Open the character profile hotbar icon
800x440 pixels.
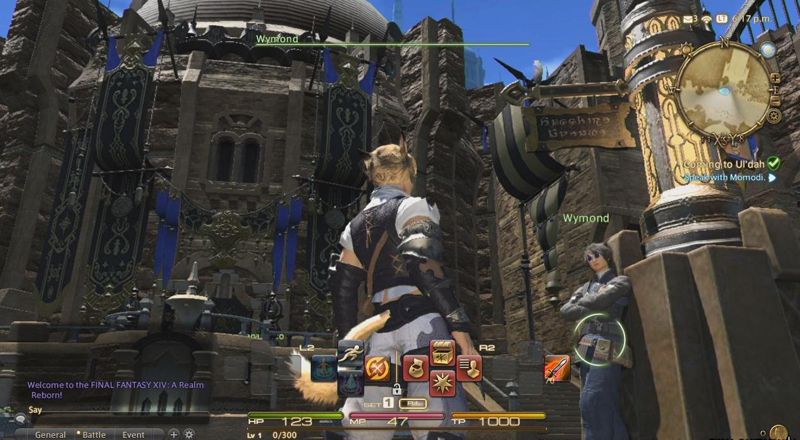click(468, 368)
